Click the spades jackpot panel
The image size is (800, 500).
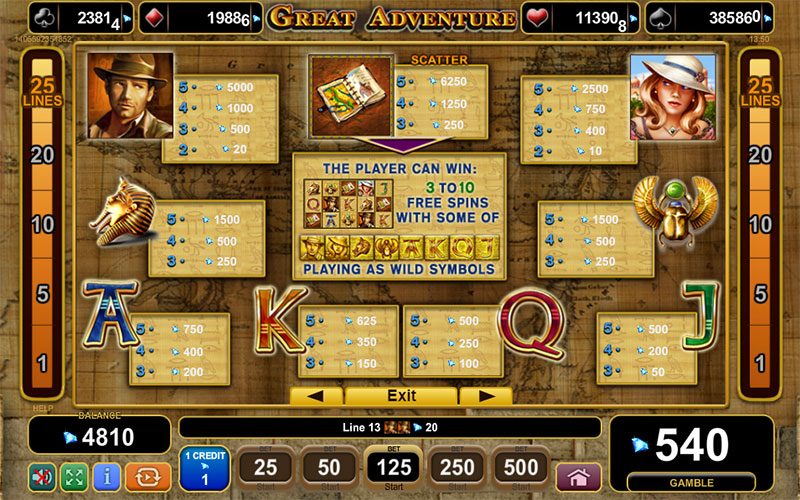pyautogui.click(x=713, y=17)
